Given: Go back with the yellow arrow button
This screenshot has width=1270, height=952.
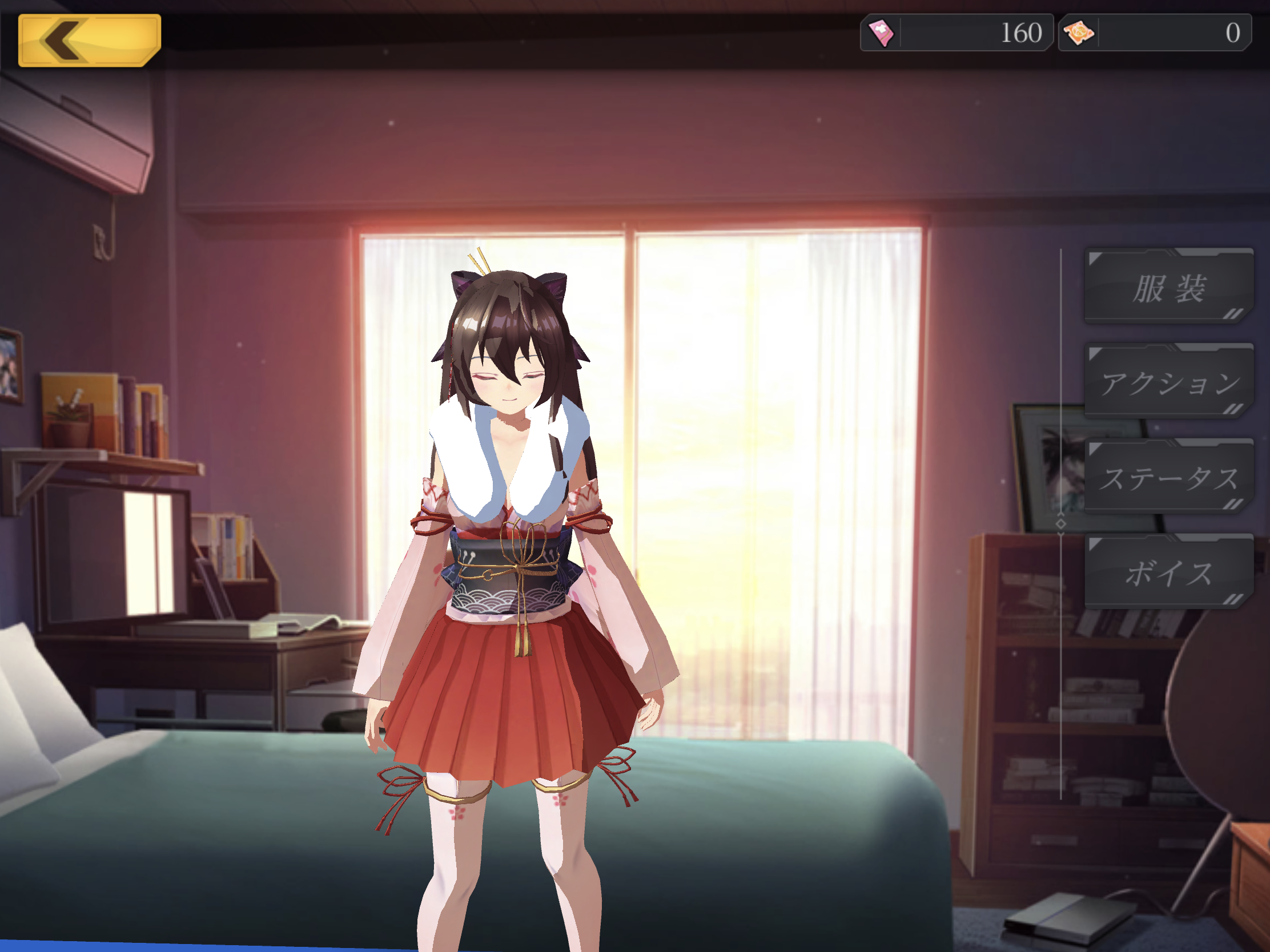Looking at the screenshot, I should pos(90,40).
